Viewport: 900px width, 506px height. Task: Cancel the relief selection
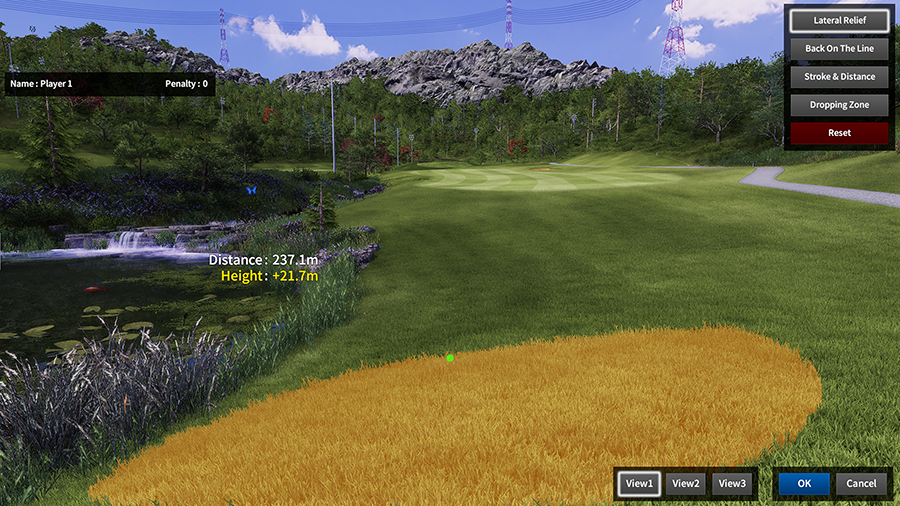coord(861,483)
